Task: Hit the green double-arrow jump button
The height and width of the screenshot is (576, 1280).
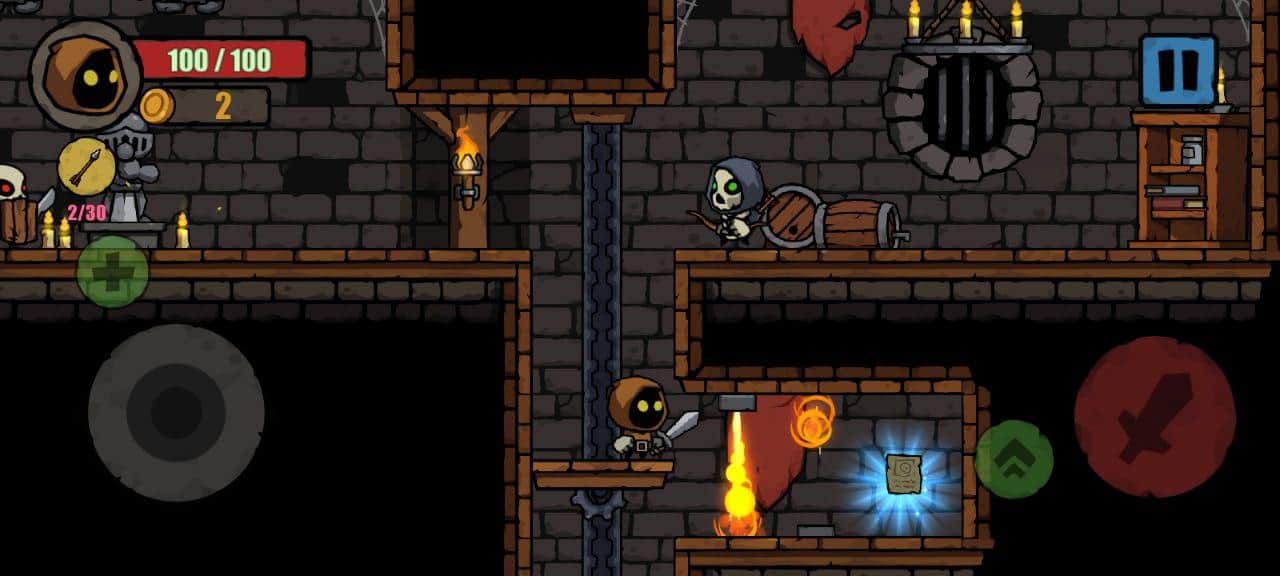Action: click(1013, 459)
